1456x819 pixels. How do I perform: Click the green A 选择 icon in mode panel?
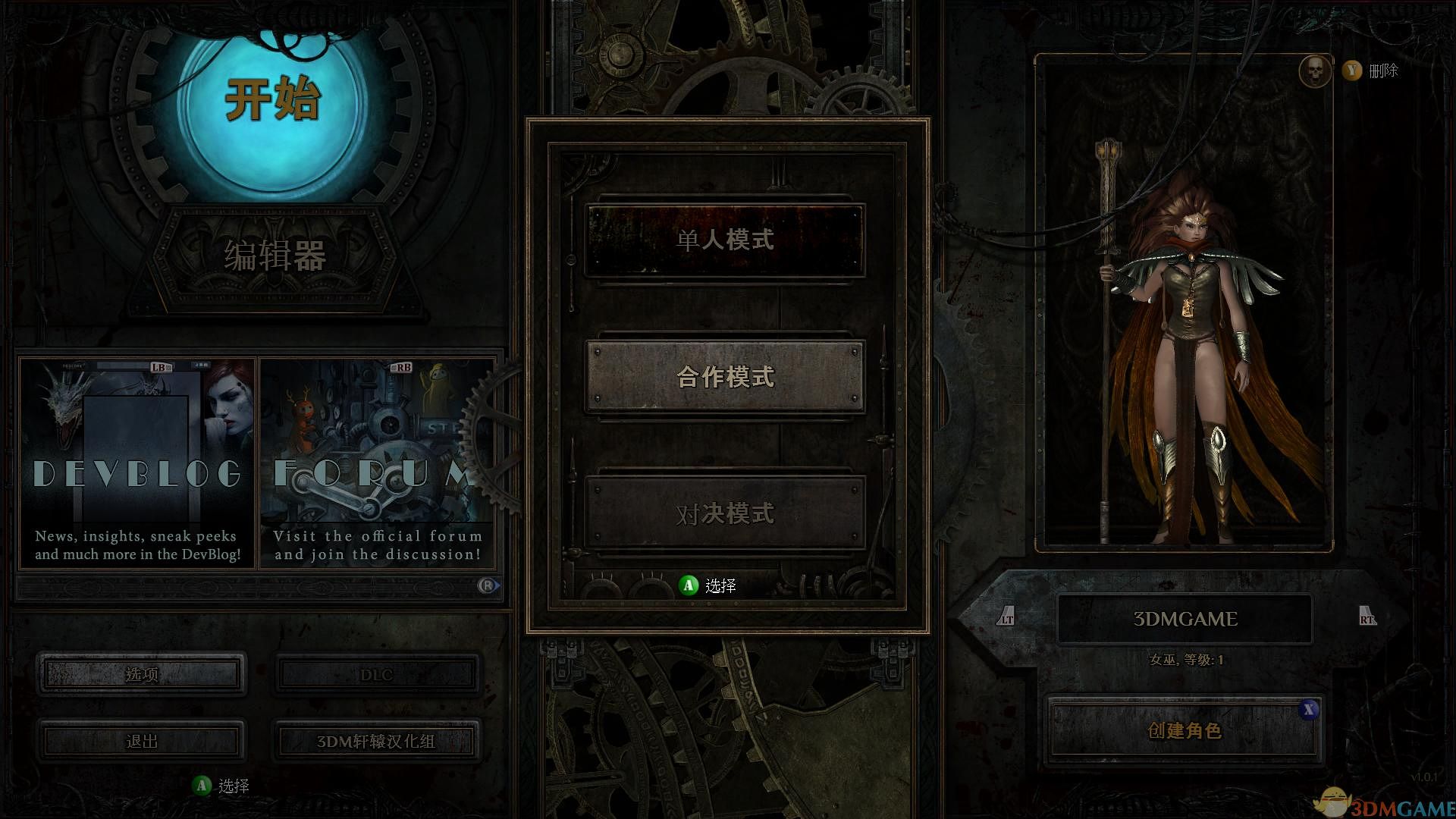point(688,585)
